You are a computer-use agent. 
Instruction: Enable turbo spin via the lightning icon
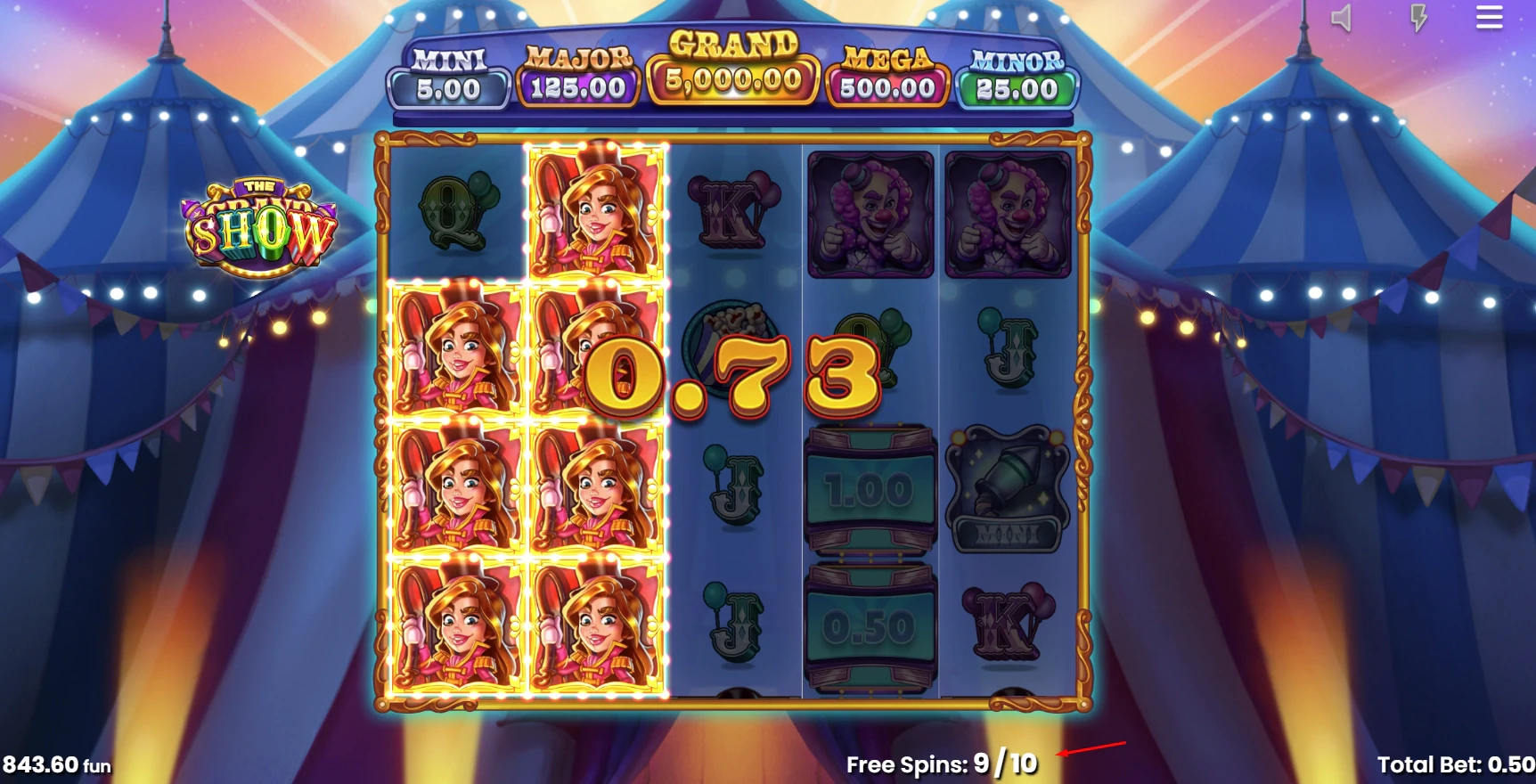(1418, 20)
